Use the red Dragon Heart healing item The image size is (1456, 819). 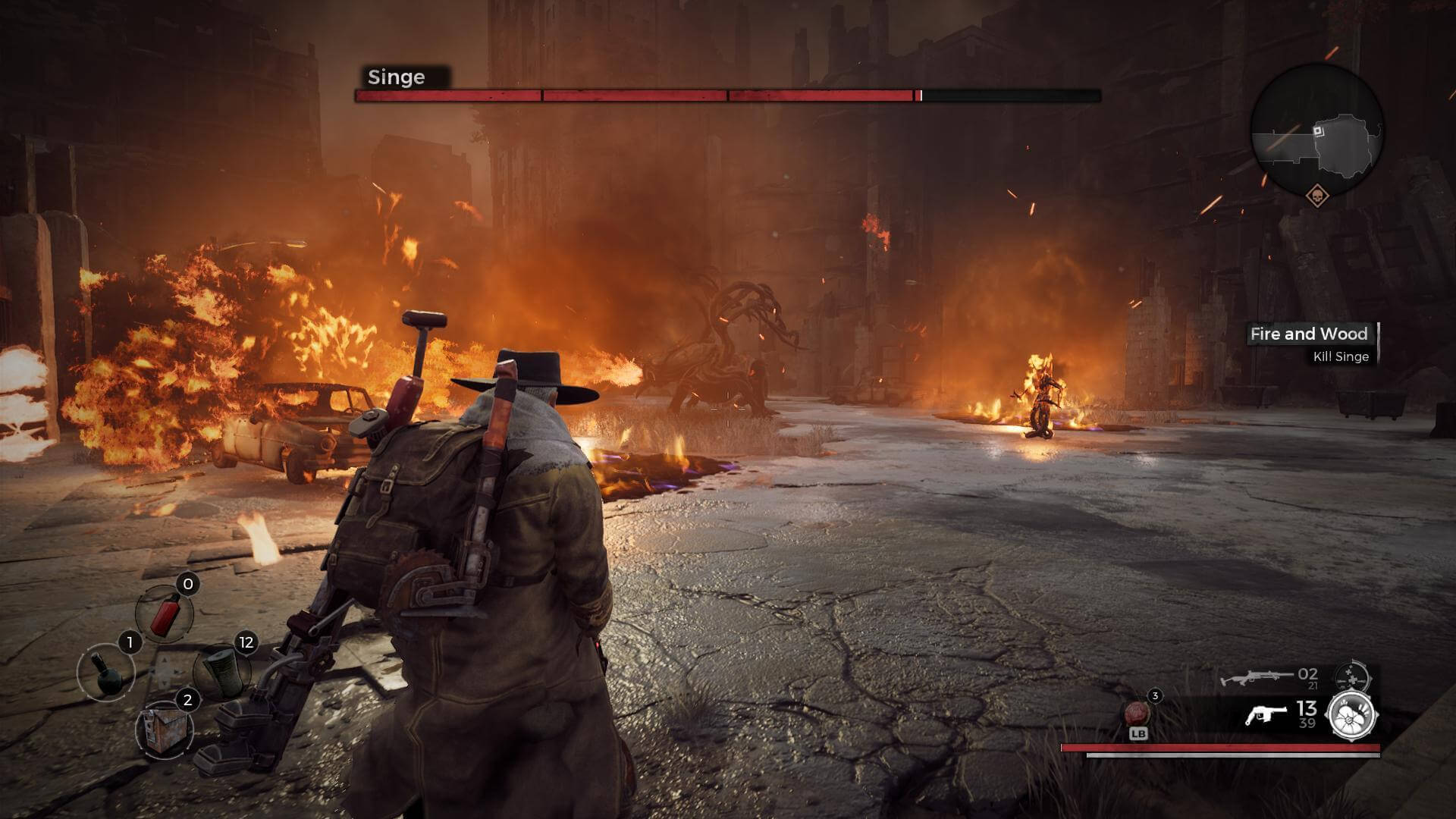point(1137,714)
